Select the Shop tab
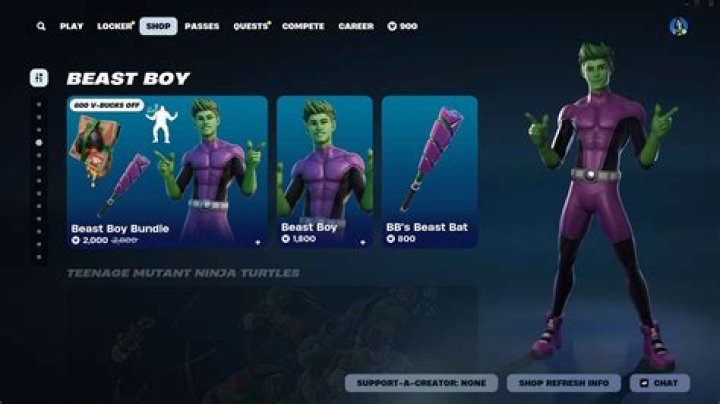720x404 pixels. [158, 26]
